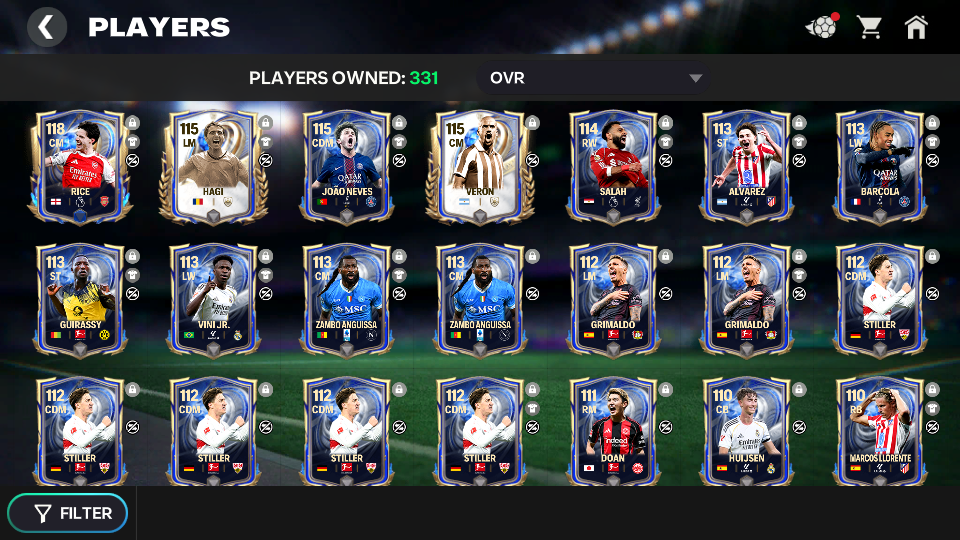Select the Salah 114 RW card
960x540 pixels.
tap(613, 165)
